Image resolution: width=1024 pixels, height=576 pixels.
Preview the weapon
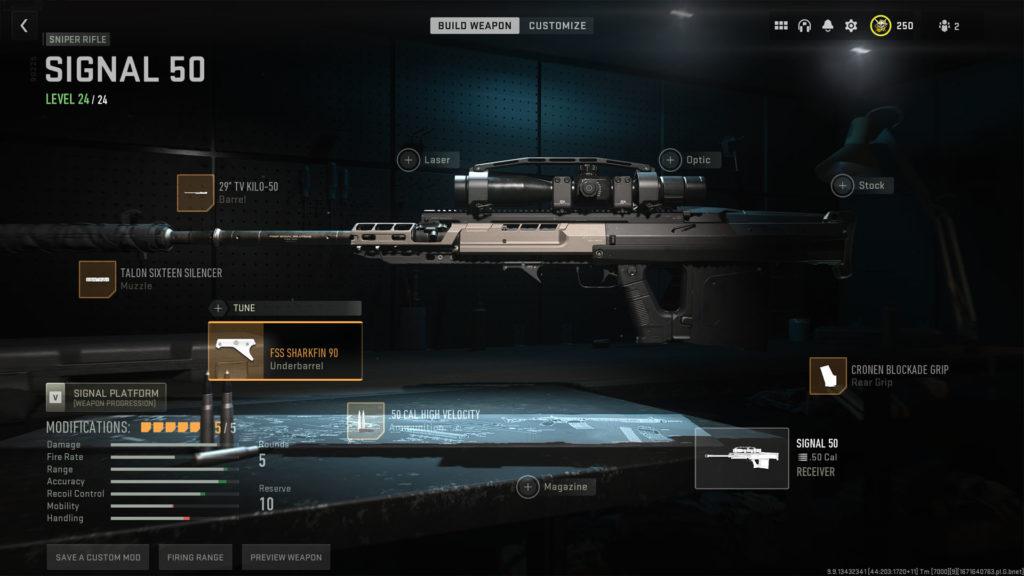pos(286,557)
